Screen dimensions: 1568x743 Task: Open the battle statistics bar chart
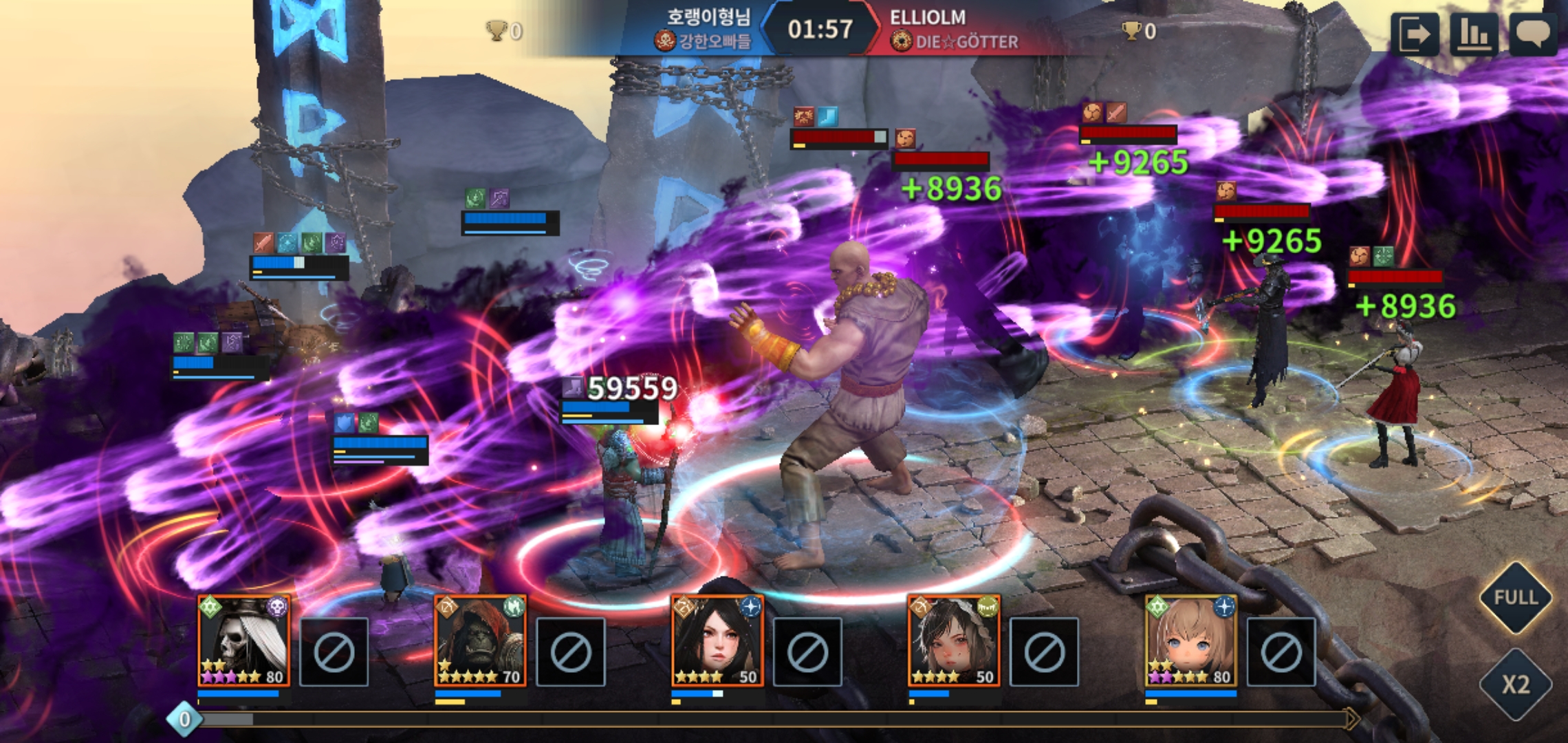(x=1474, y=34)
